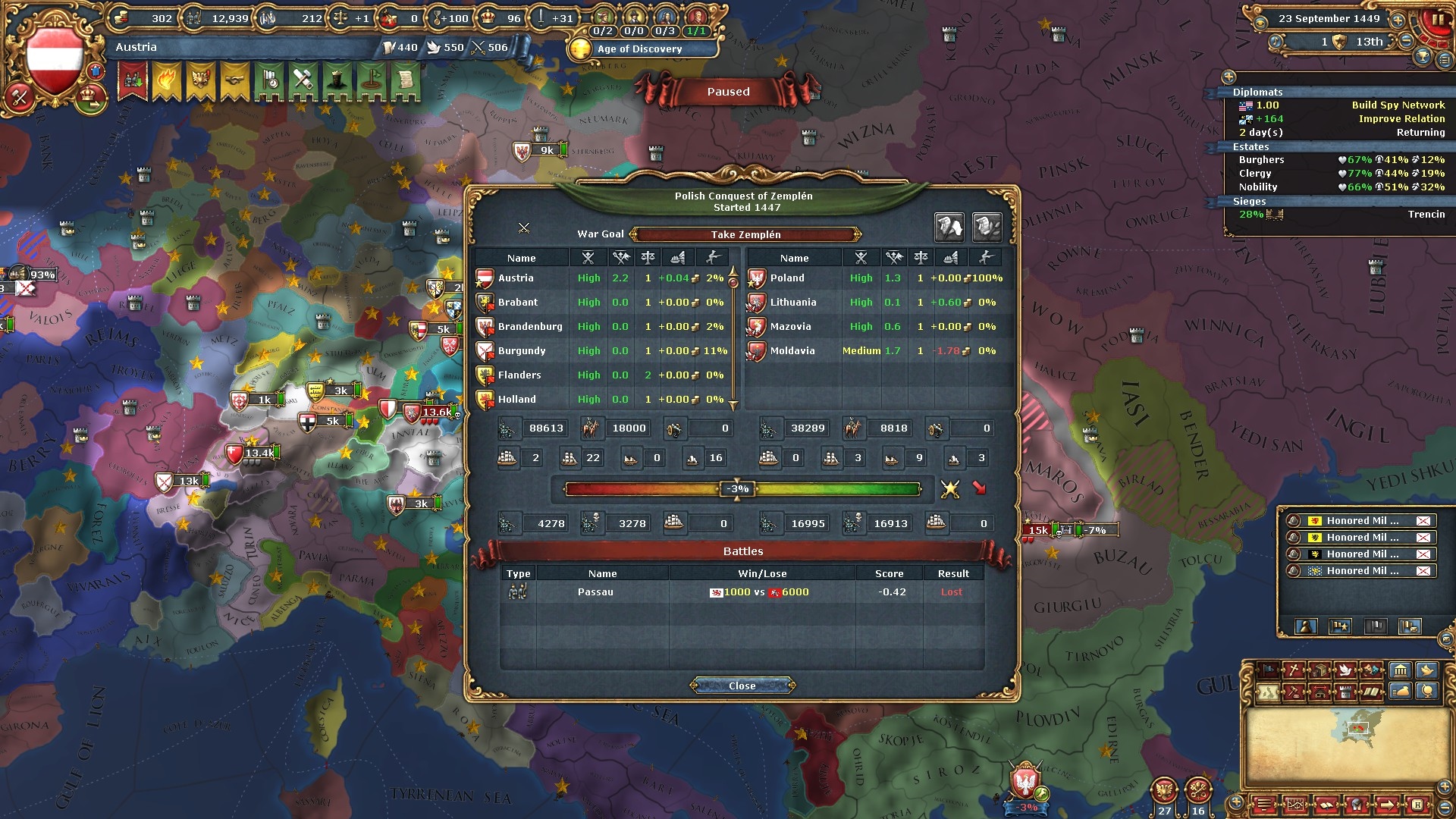This screenshot has width=1456, height=819.
Task: Select Burgundy in the allied participants list
Action: [x=522, y=351]
